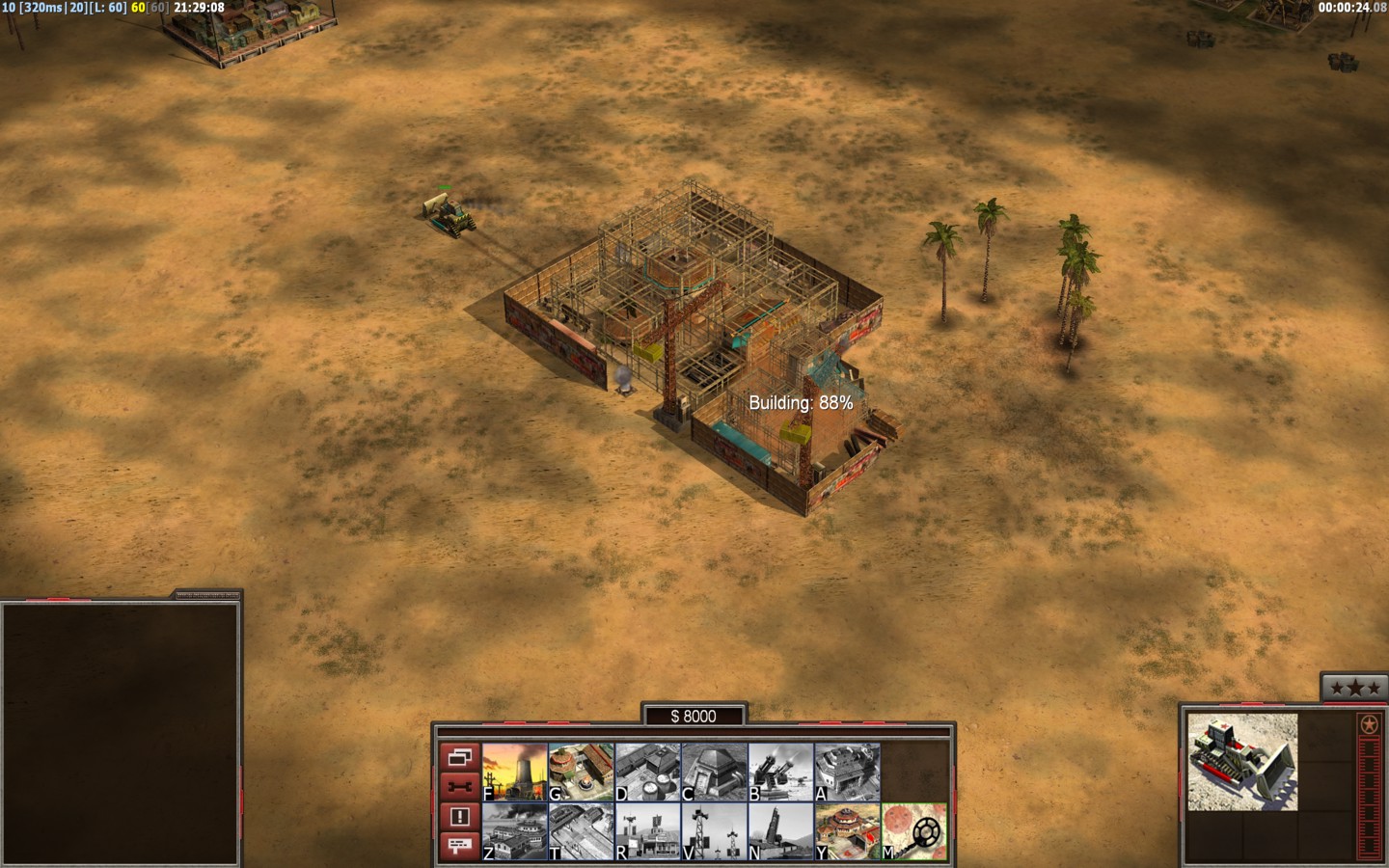This screenshot has height=868, width=1389.
Task: Open the chat message button
Action: pos(460,846)
